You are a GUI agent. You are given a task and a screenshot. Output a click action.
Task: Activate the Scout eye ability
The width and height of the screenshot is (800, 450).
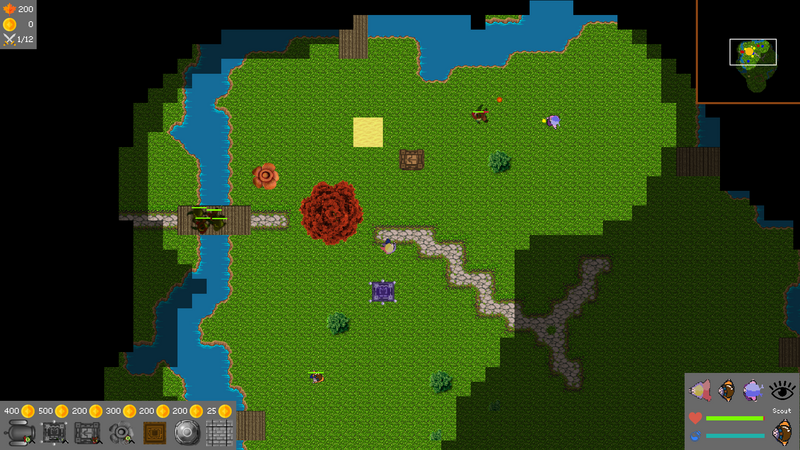(782, 390)
